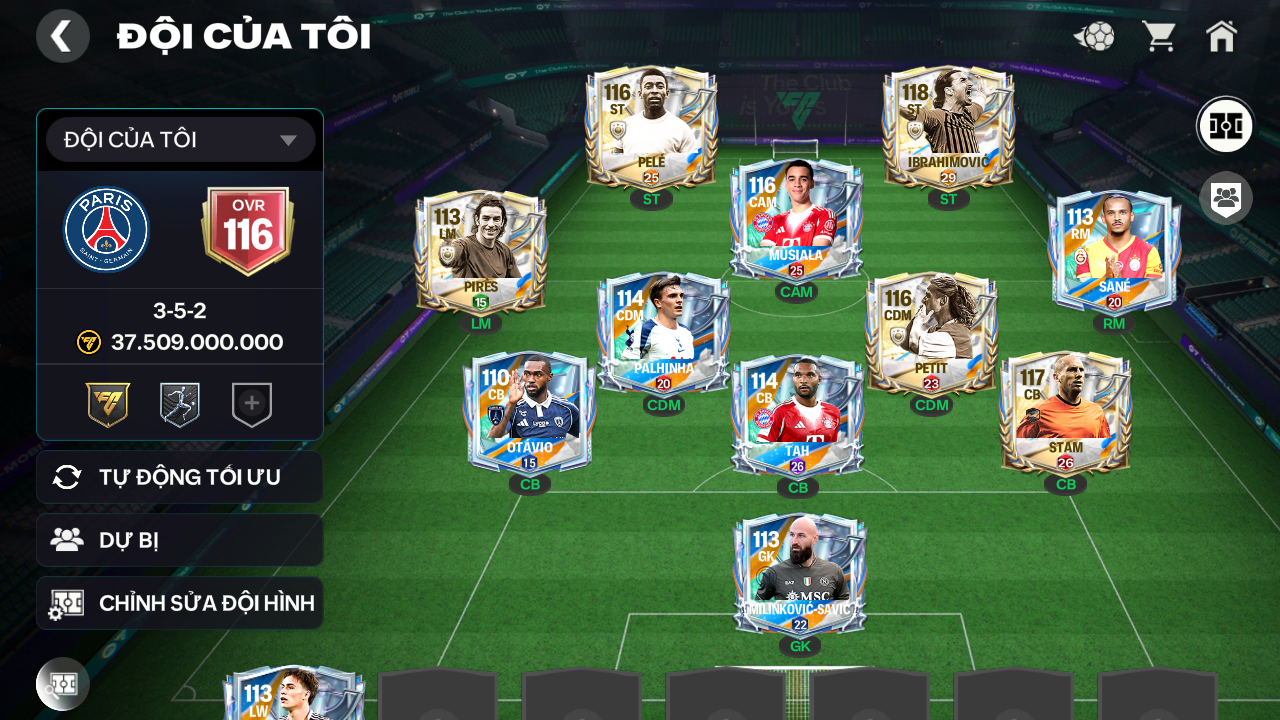Select the fitness runner shield icon

180,403
